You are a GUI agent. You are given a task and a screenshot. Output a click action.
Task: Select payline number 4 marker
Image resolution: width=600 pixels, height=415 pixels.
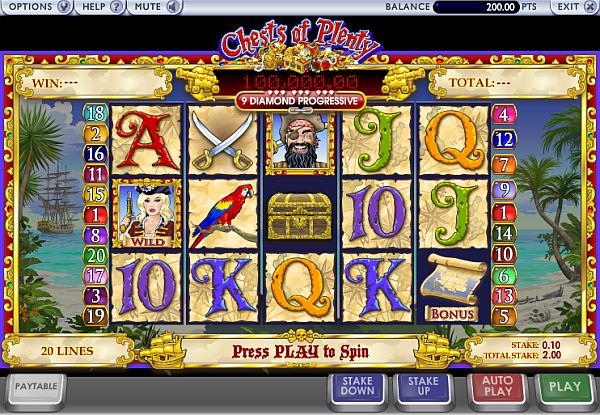504,113
